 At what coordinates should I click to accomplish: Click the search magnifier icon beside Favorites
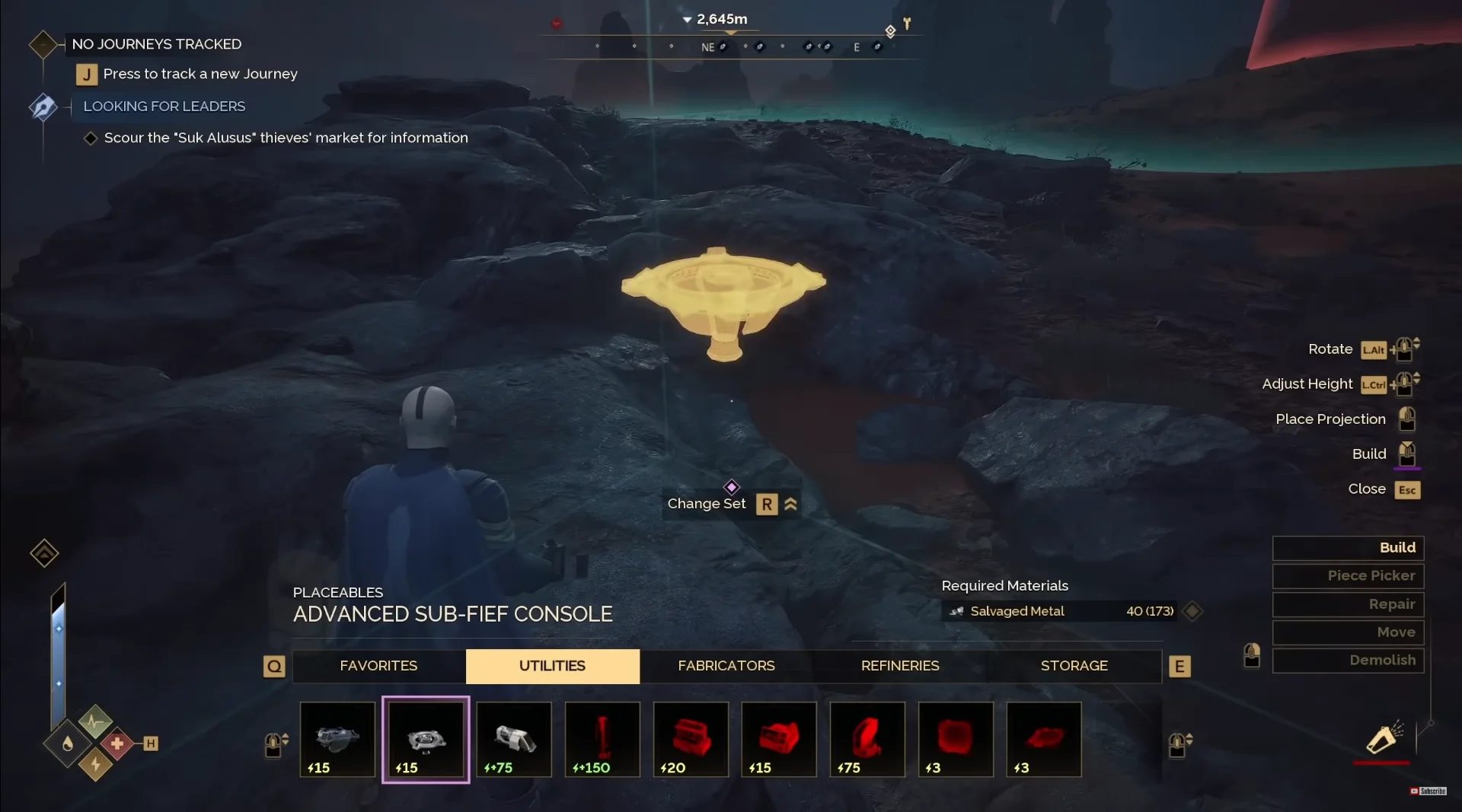coord(274,666)
